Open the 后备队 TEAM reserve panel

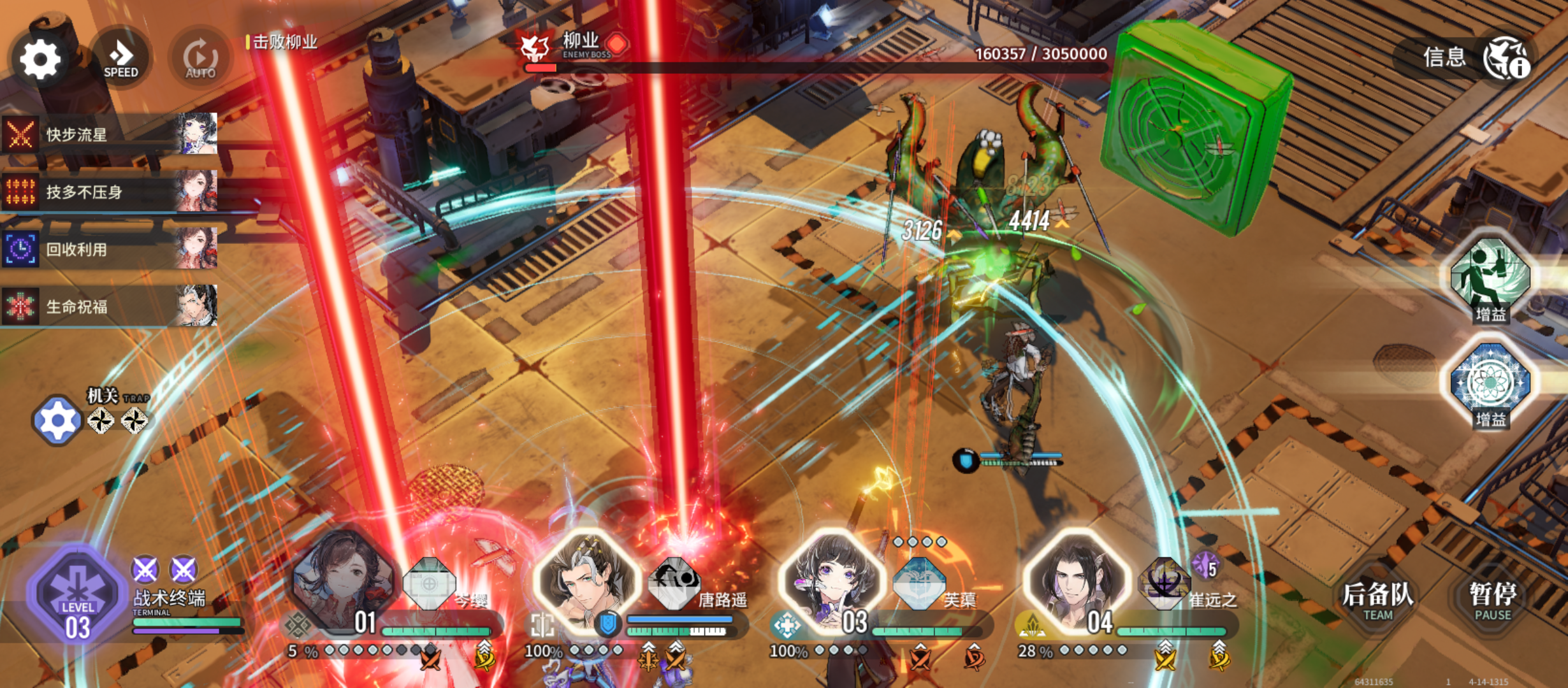pyautogui.click(x=1377, y=600)
